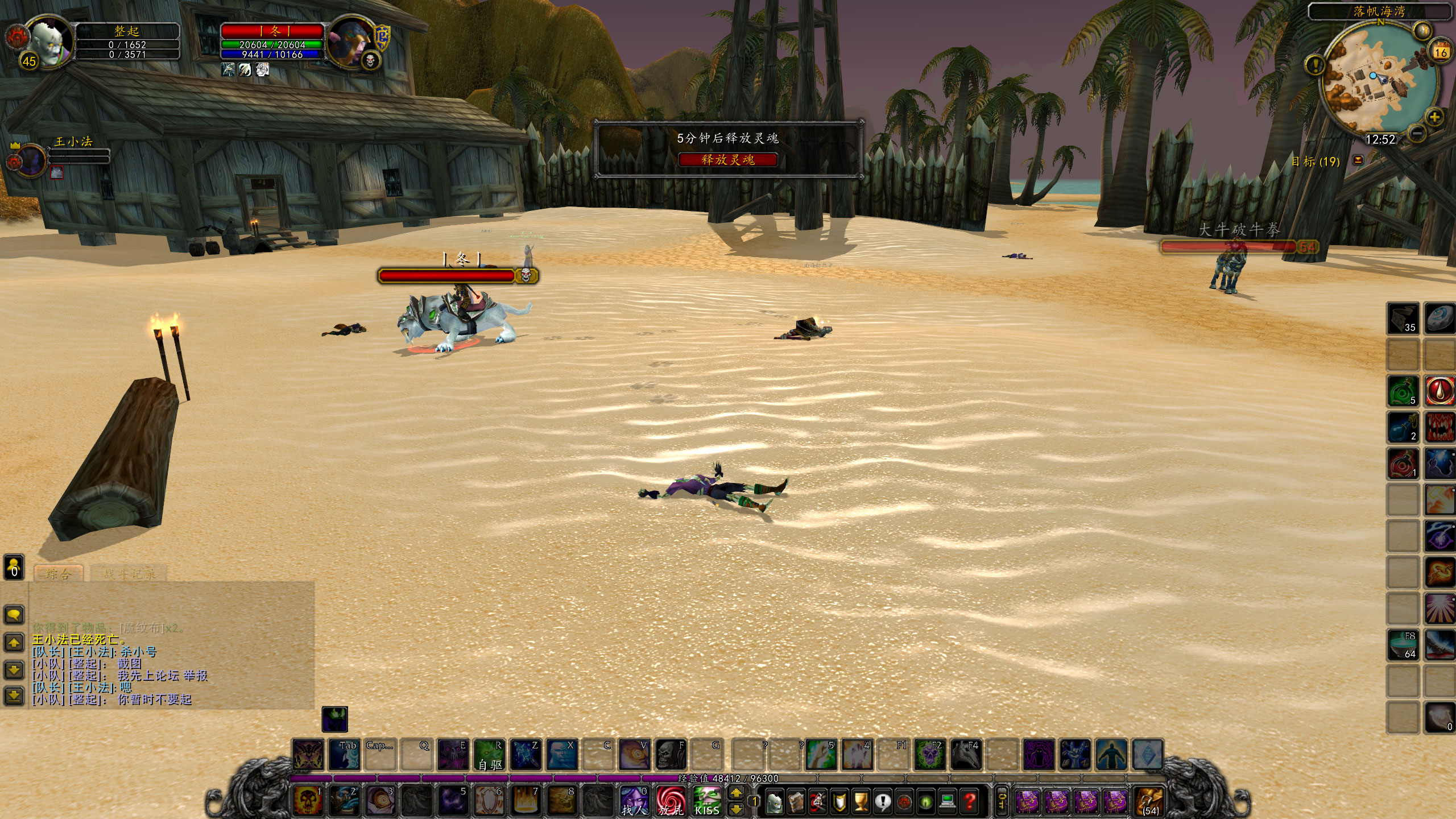The height and width of the screenshot is (819, 1456).
Task: Click the mail/world icon atop the minimap
Action: click(1423, 30)
